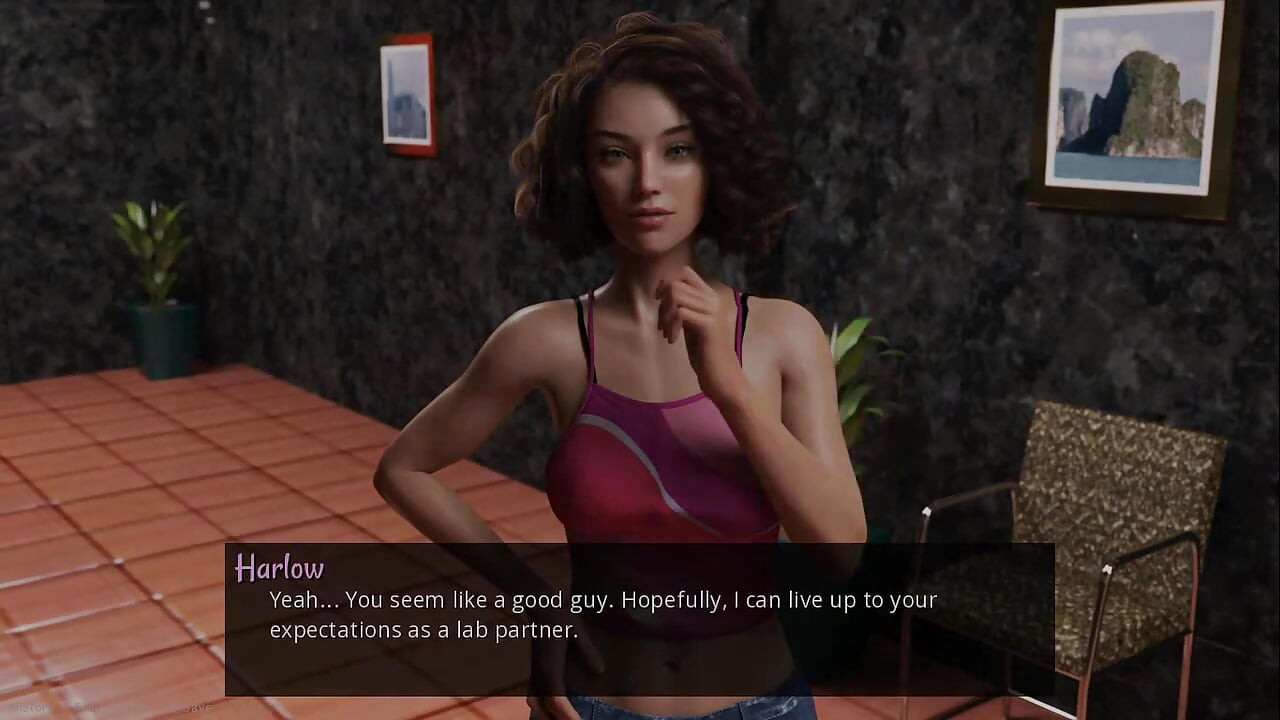
Task: Click Harlow's dialogue line to continue
Action: click(602, 600)
